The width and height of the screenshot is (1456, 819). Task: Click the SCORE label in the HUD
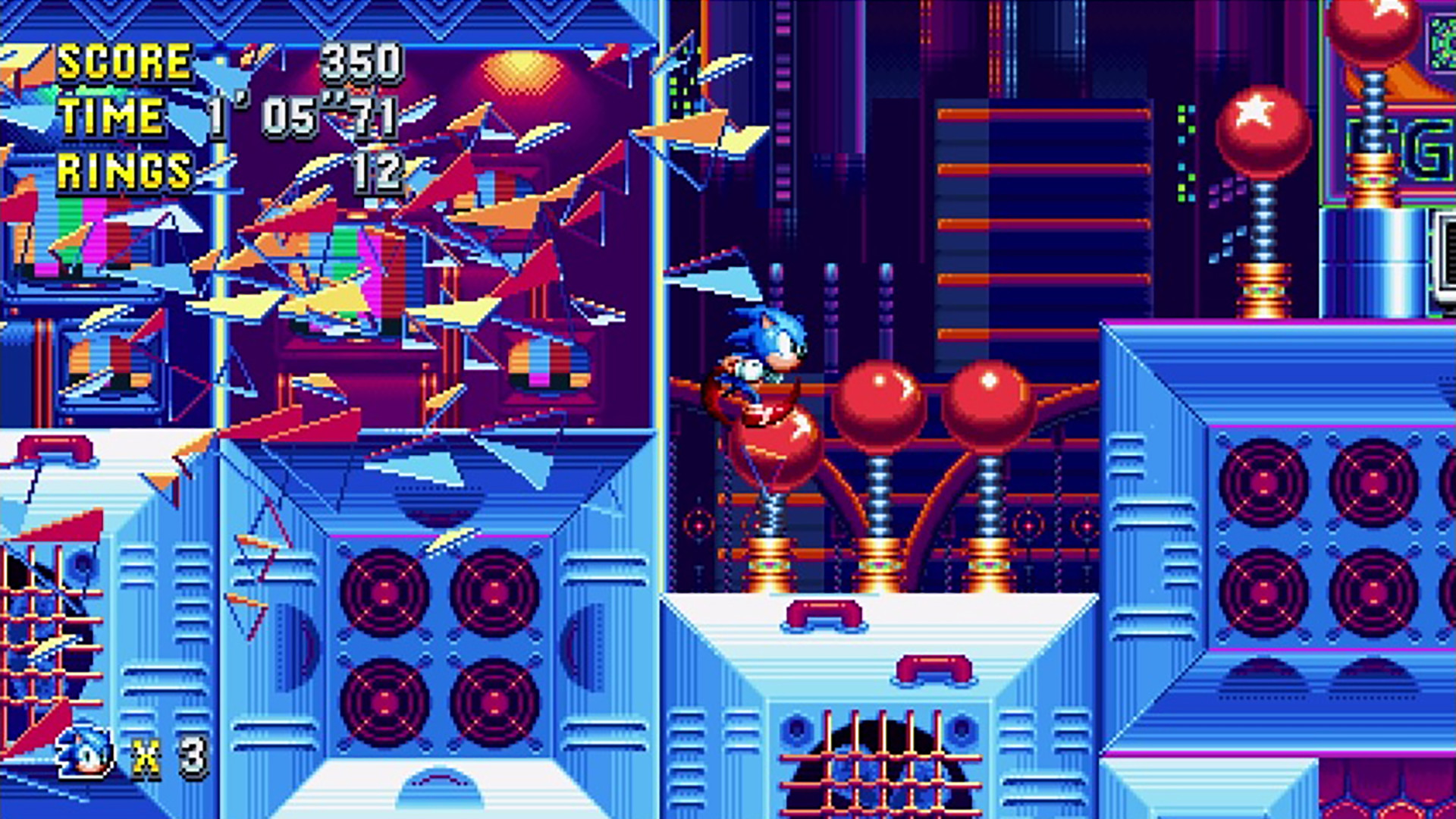[x=125, y=62]
